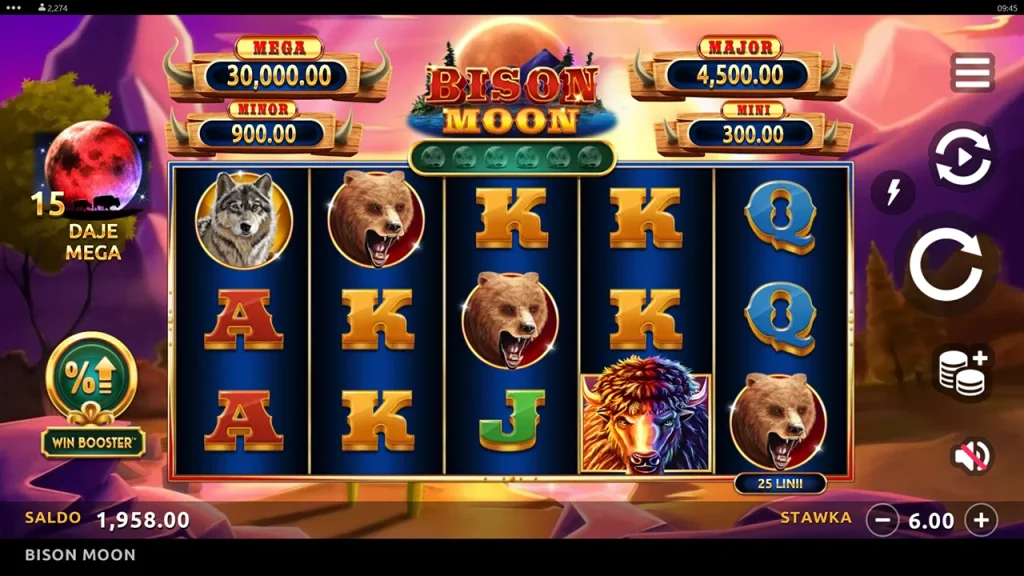Screen dimensions: 1024x576
Task: Open the coin stack bet options
Action: pos(962,370)
